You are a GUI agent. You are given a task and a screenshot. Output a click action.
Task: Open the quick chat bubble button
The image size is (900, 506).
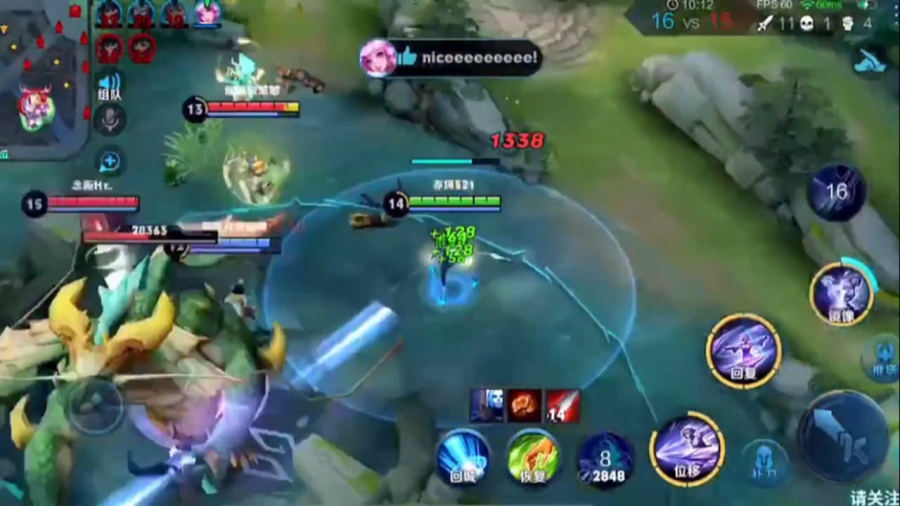(x=110, y=161)
